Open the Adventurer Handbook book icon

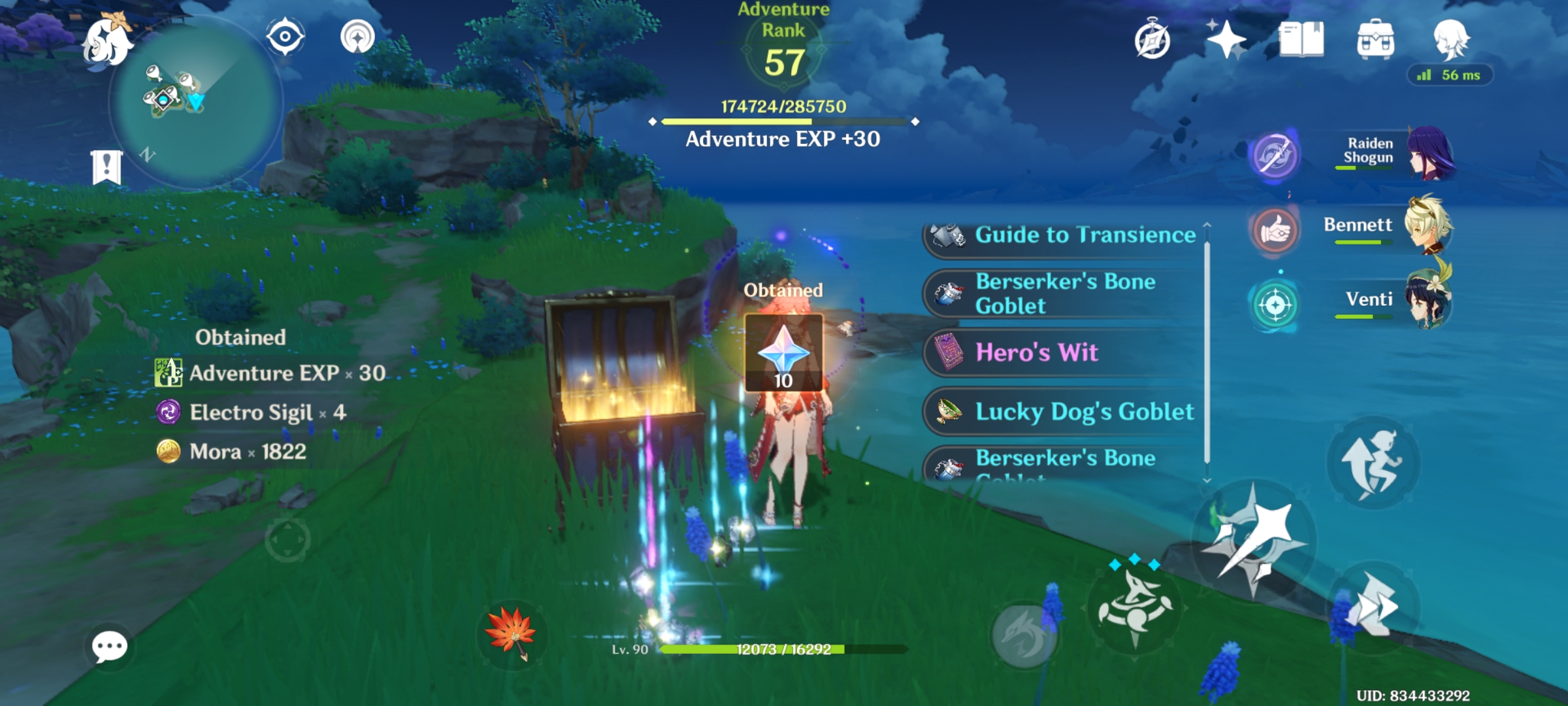point(1300,41)
